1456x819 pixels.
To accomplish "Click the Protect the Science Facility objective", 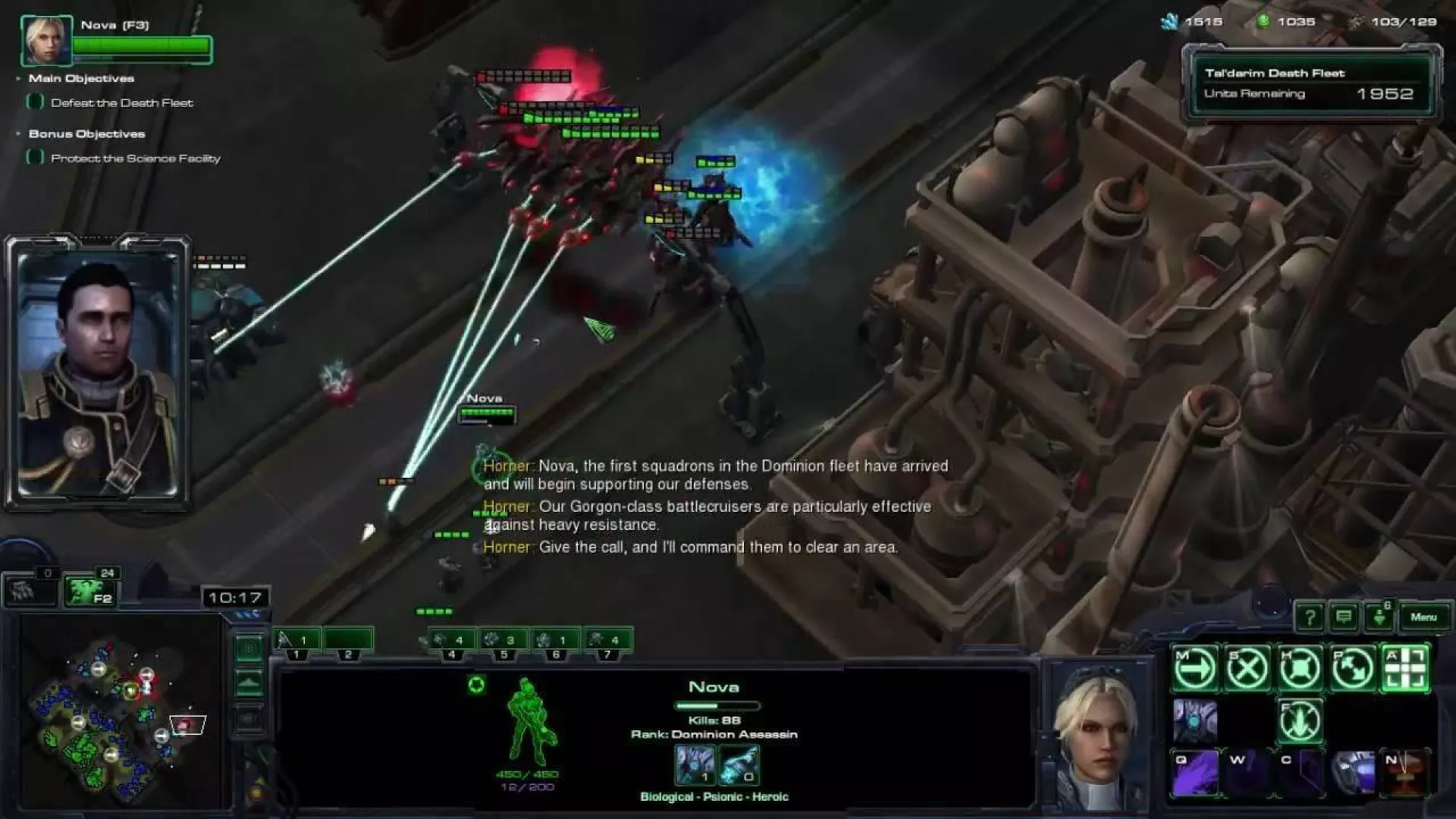I will point(135,158).
